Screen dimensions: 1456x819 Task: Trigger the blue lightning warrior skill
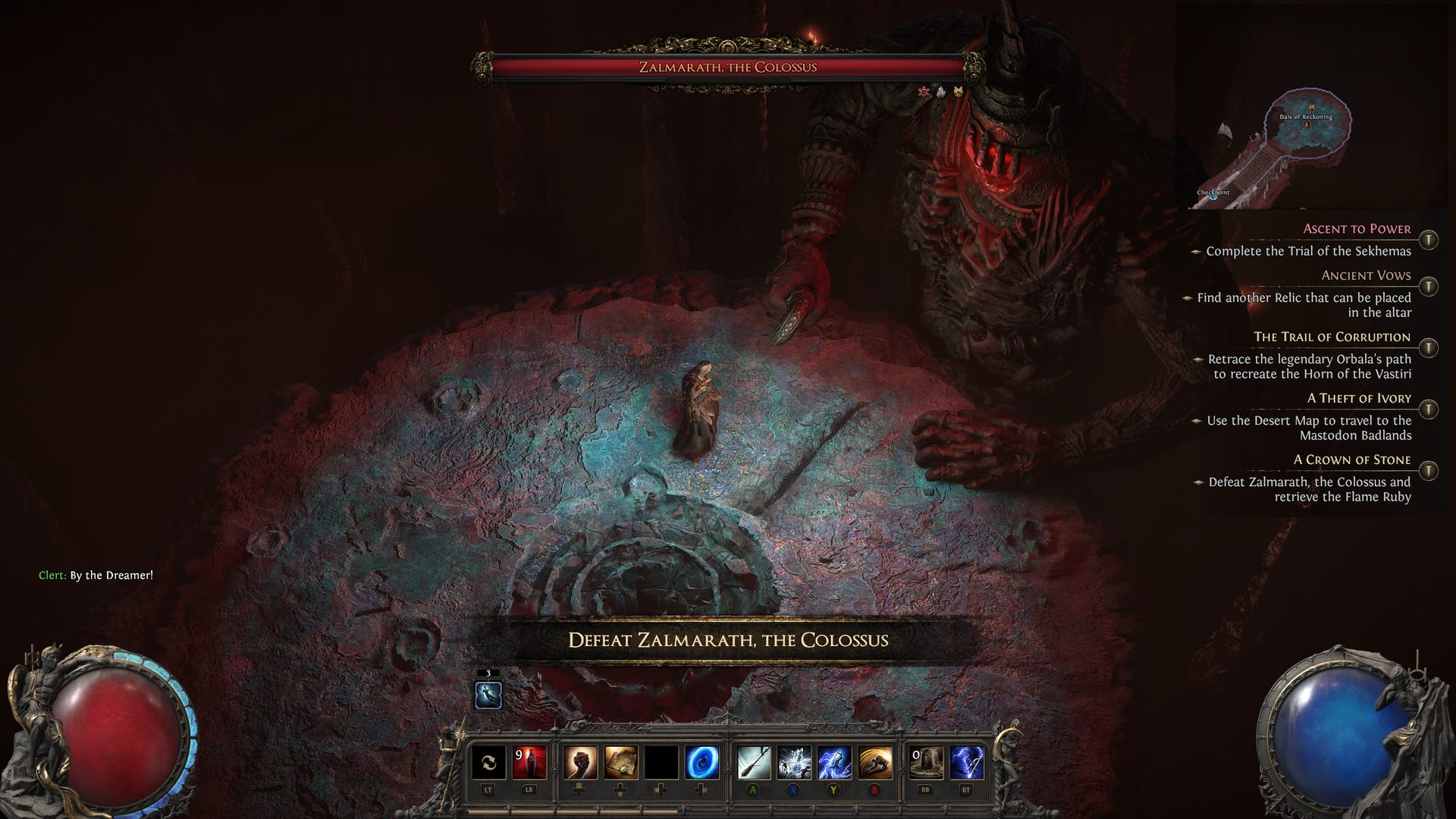tap(835, 762)
